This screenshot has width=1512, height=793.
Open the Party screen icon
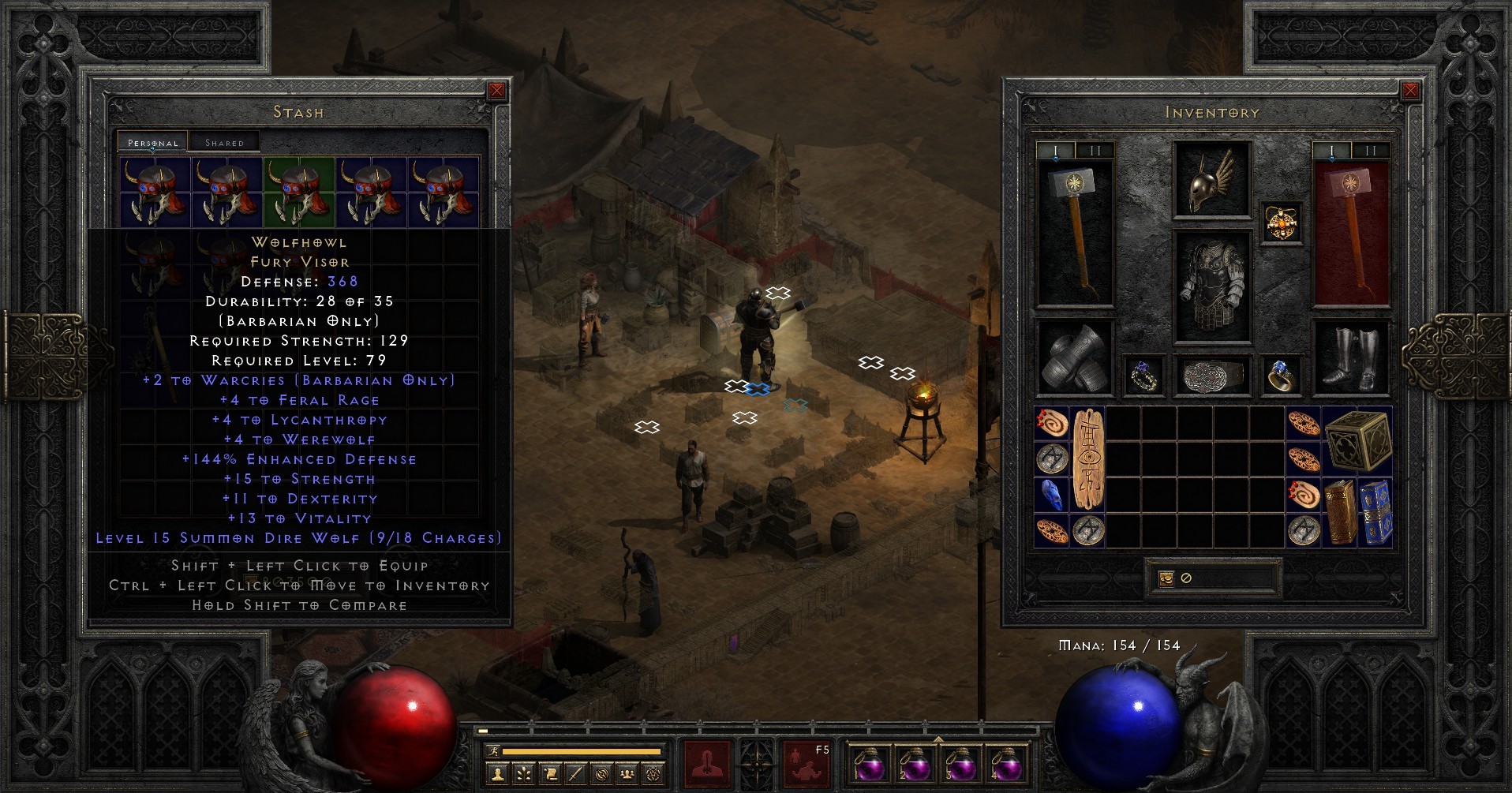click(627, 775)
